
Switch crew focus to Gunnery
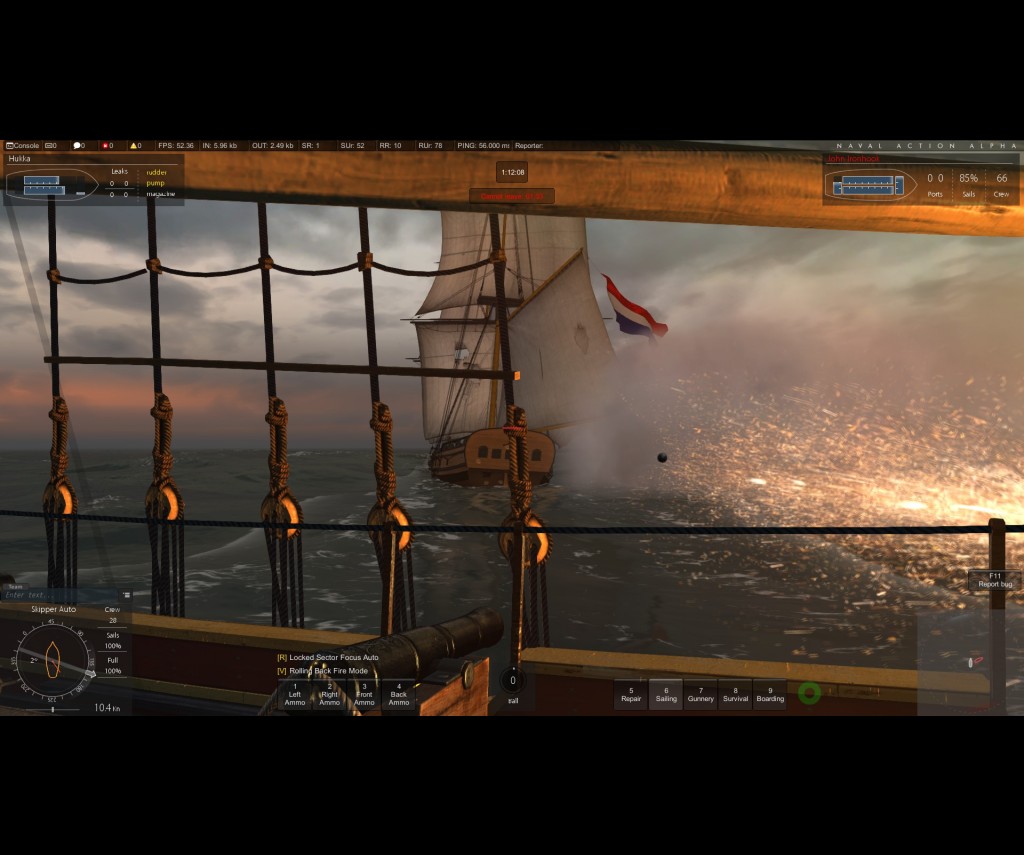[x=701, y=694]
